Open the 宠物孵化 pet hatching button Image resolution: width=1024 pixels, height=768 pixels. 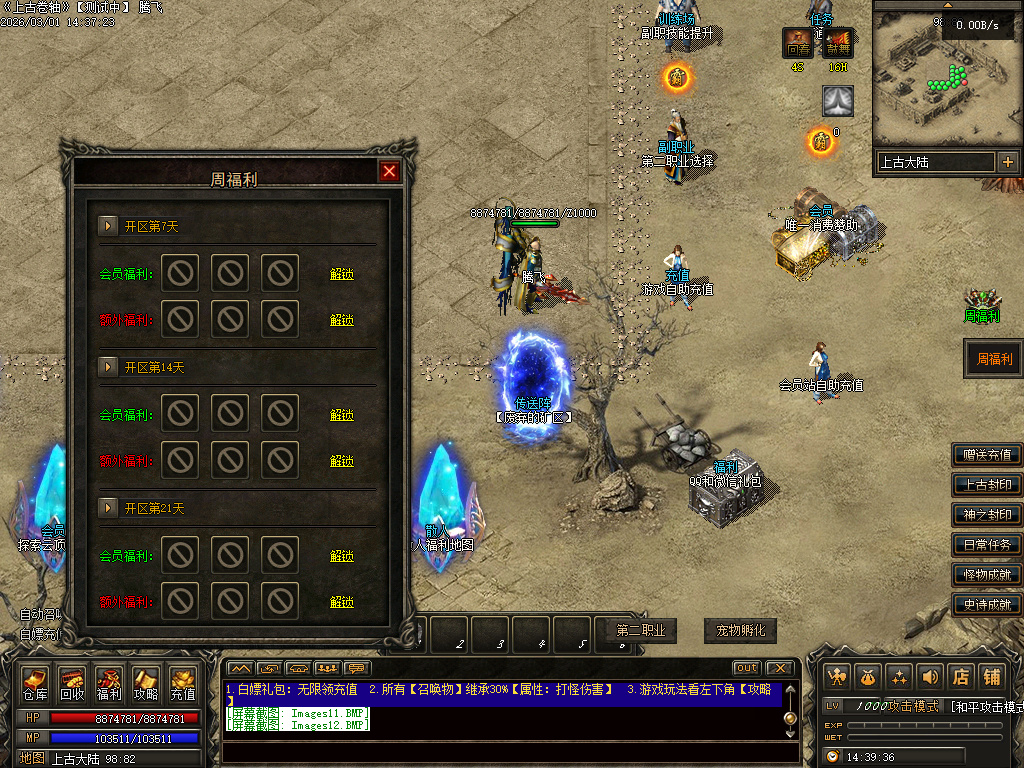(740, 631)
